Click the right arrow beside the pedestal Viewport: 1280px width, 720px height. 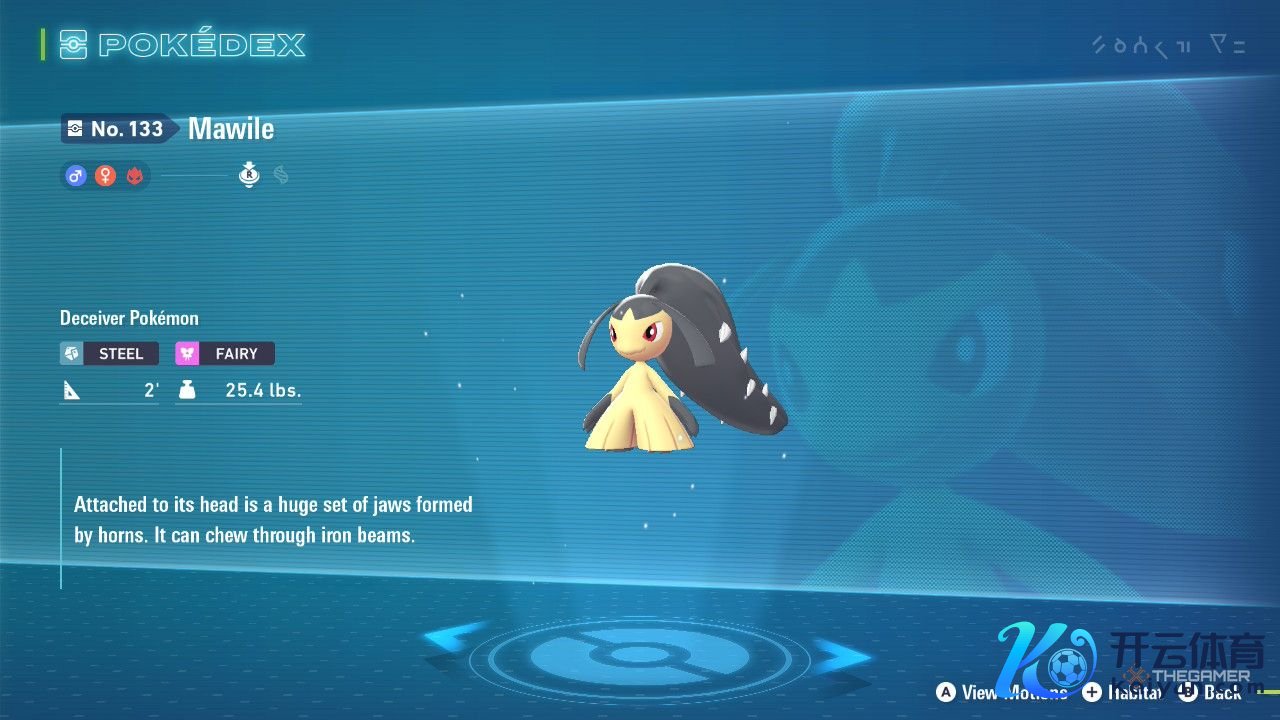coord(838,655)
